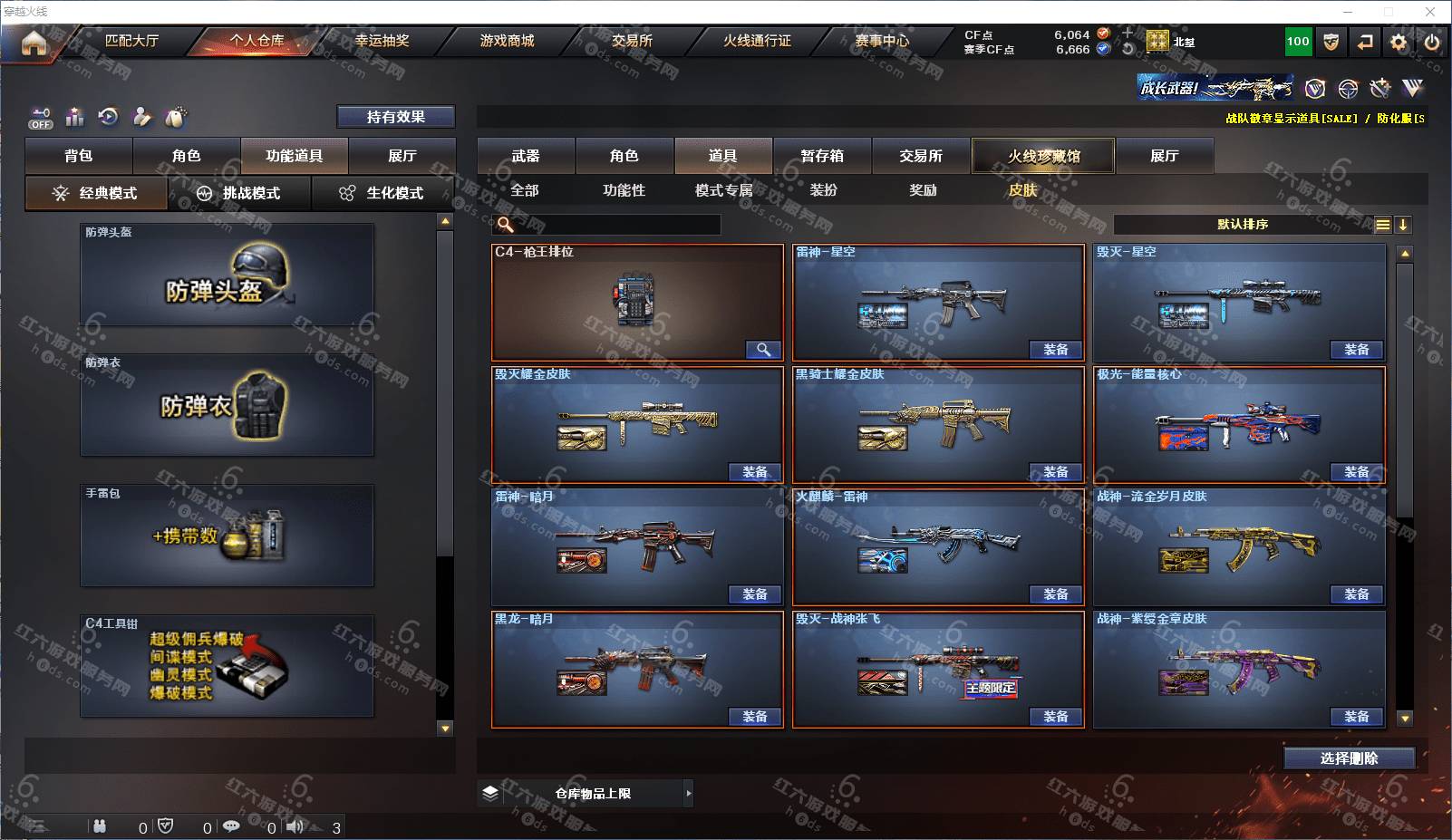The image size is (1452, 840).
Task: Open the 火线通行证 pass menu
Action: pyautogui.click(x=757, y=41)
